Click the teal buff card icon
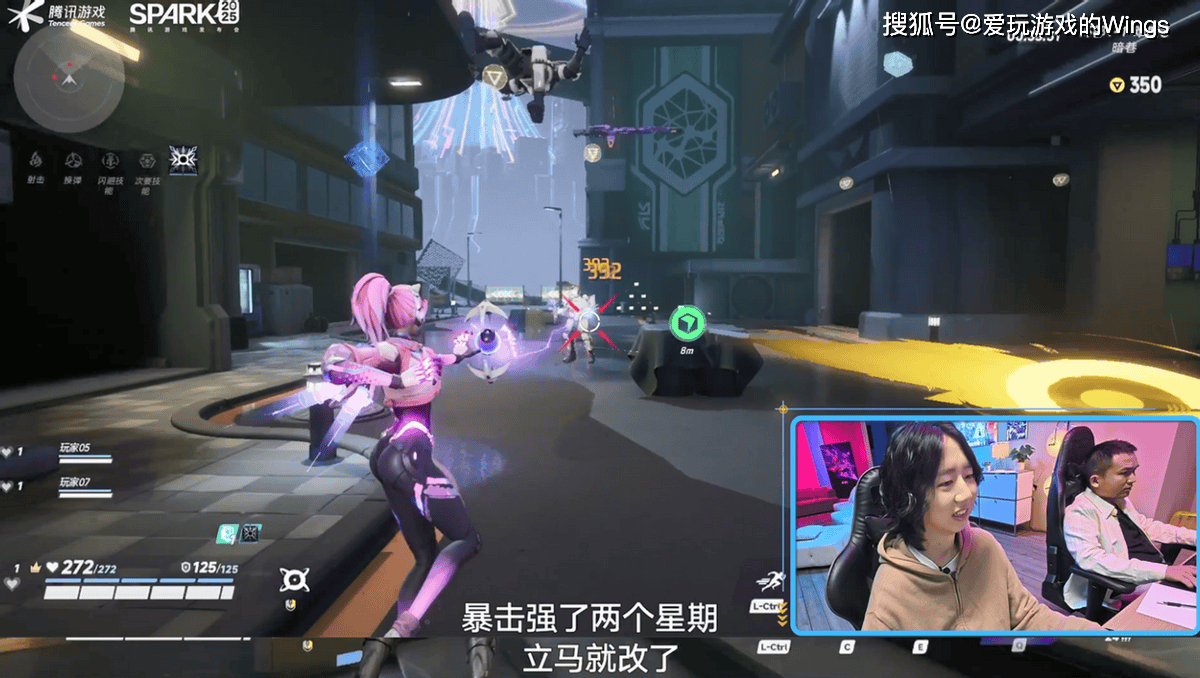 point(229,534)
